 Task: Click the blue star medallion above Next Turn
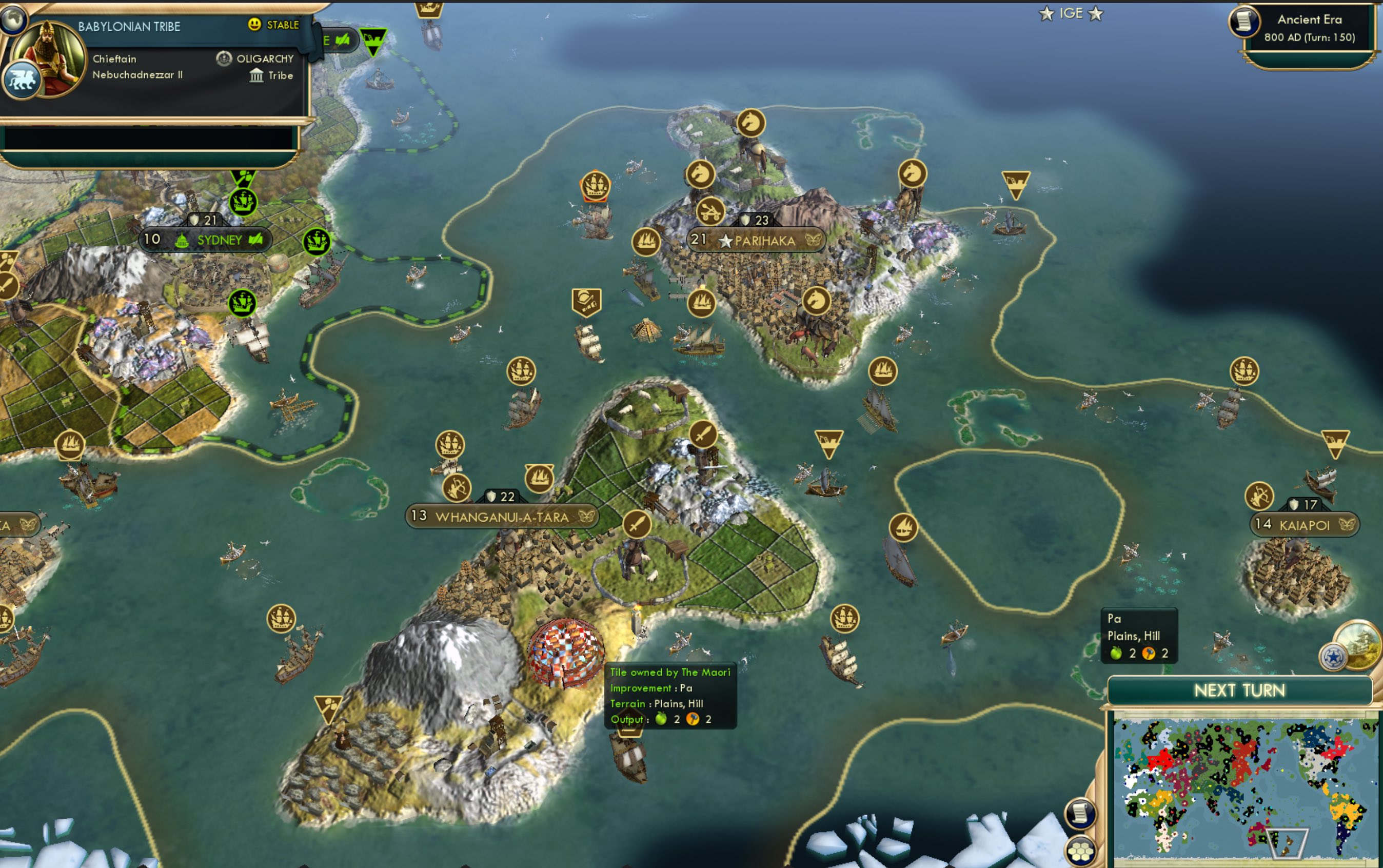1333,656
